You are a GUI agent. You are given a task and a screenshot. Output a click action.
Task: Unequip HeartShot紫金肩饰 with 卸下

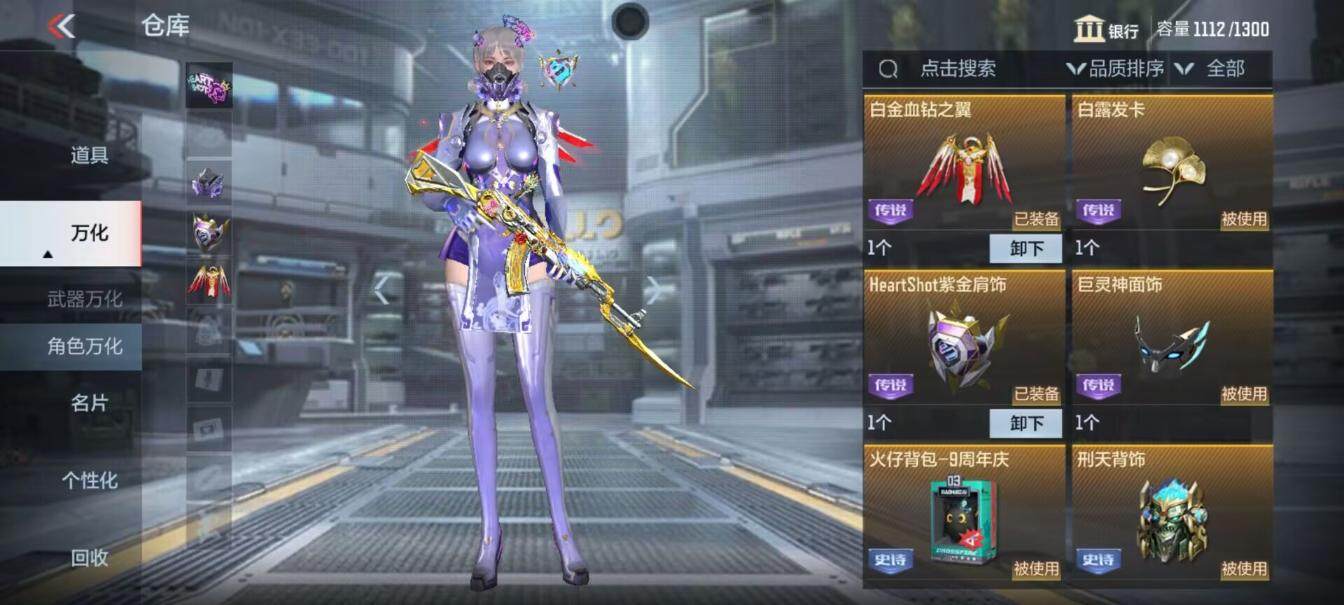pyautogui.click(x=1025, y=423)
